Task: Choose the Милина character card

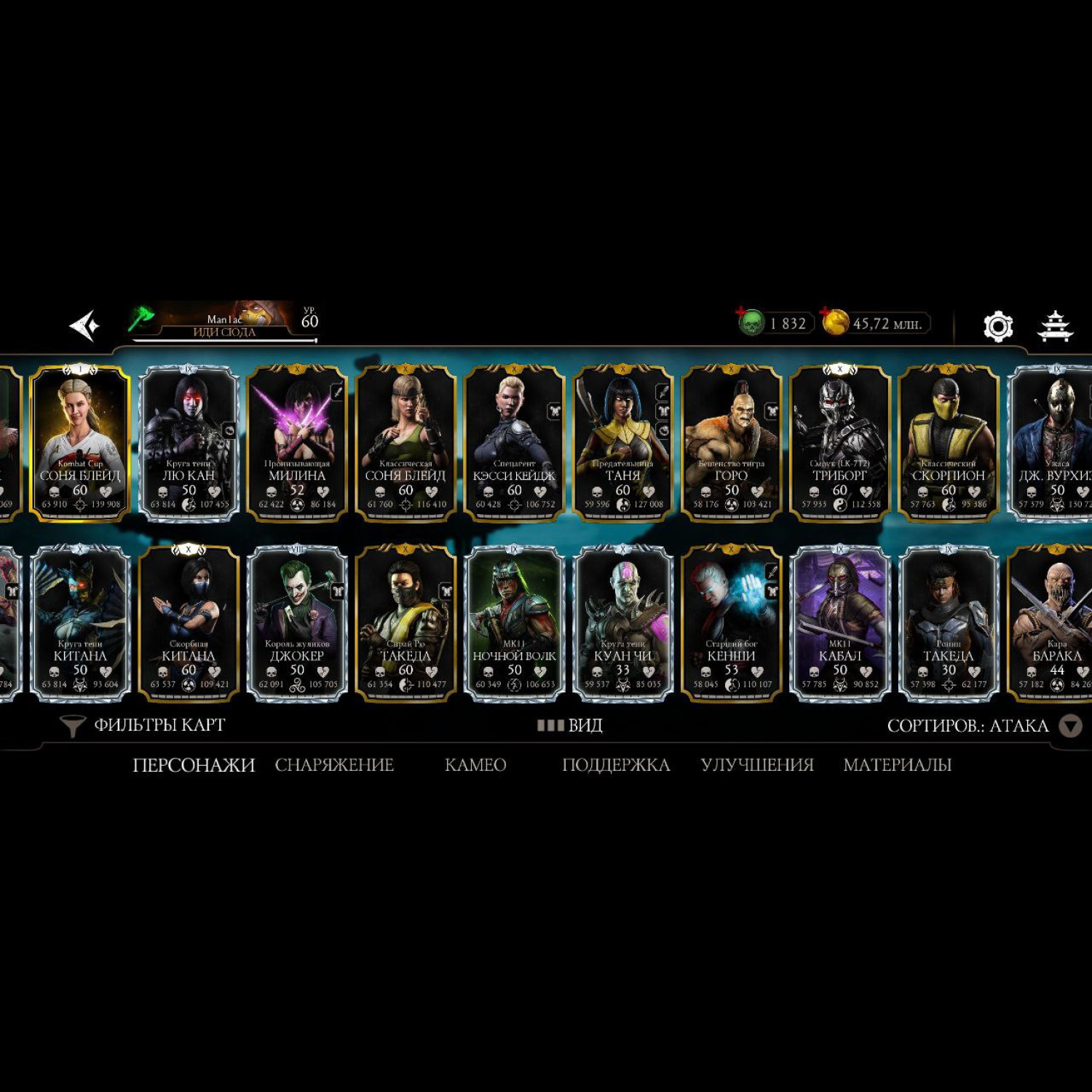Action: coord(297,443)
